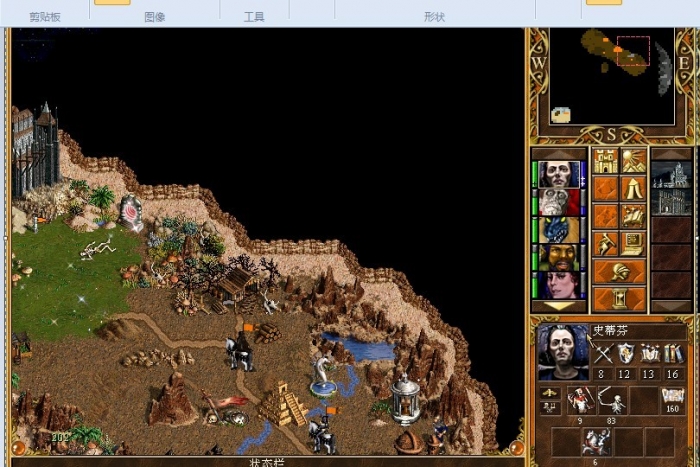Open Adventure Options with the digging figure button

[x=605, y=243]
